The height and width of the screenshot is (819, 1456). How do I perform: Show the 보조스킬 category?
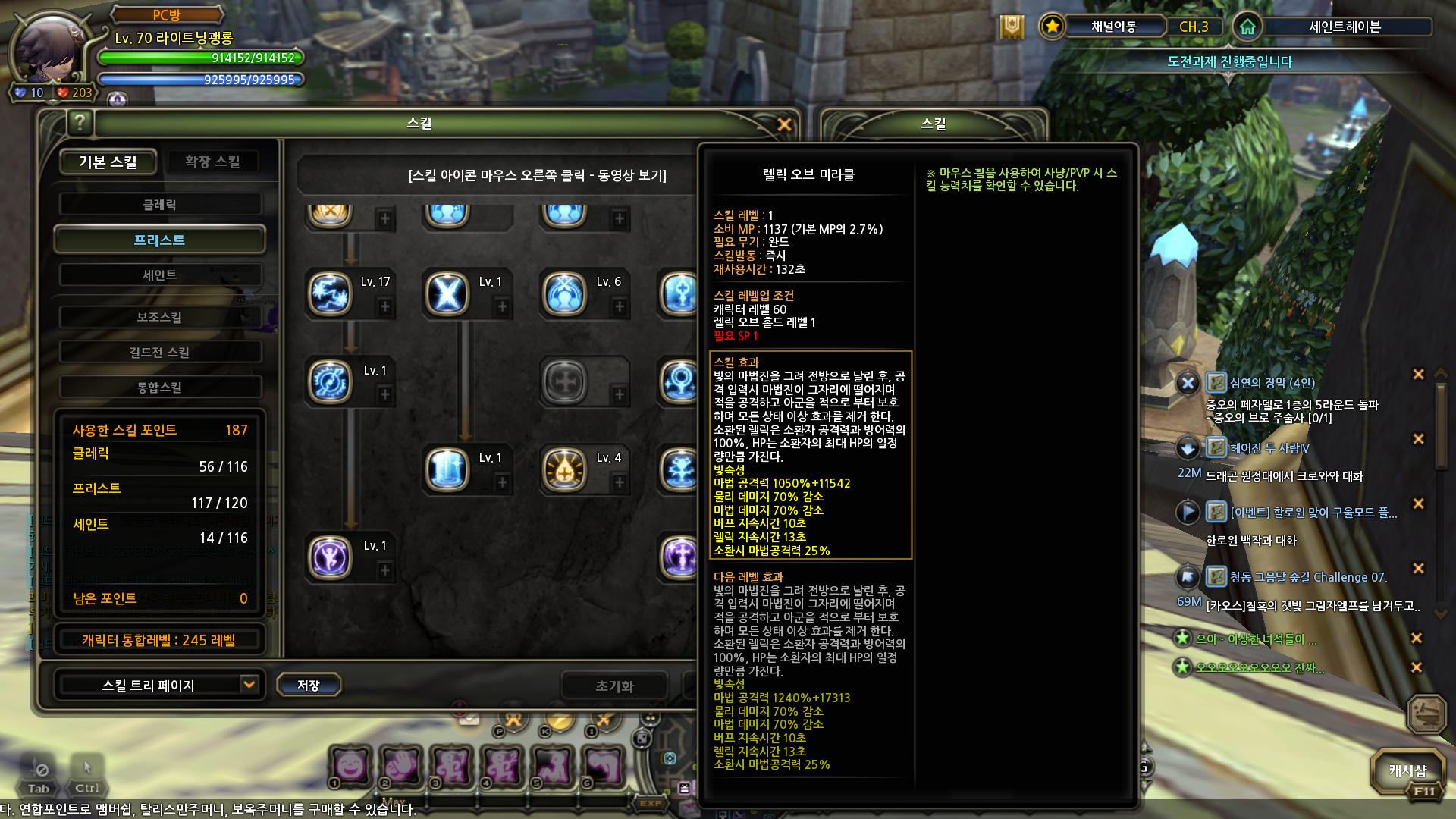coord(159,317)
